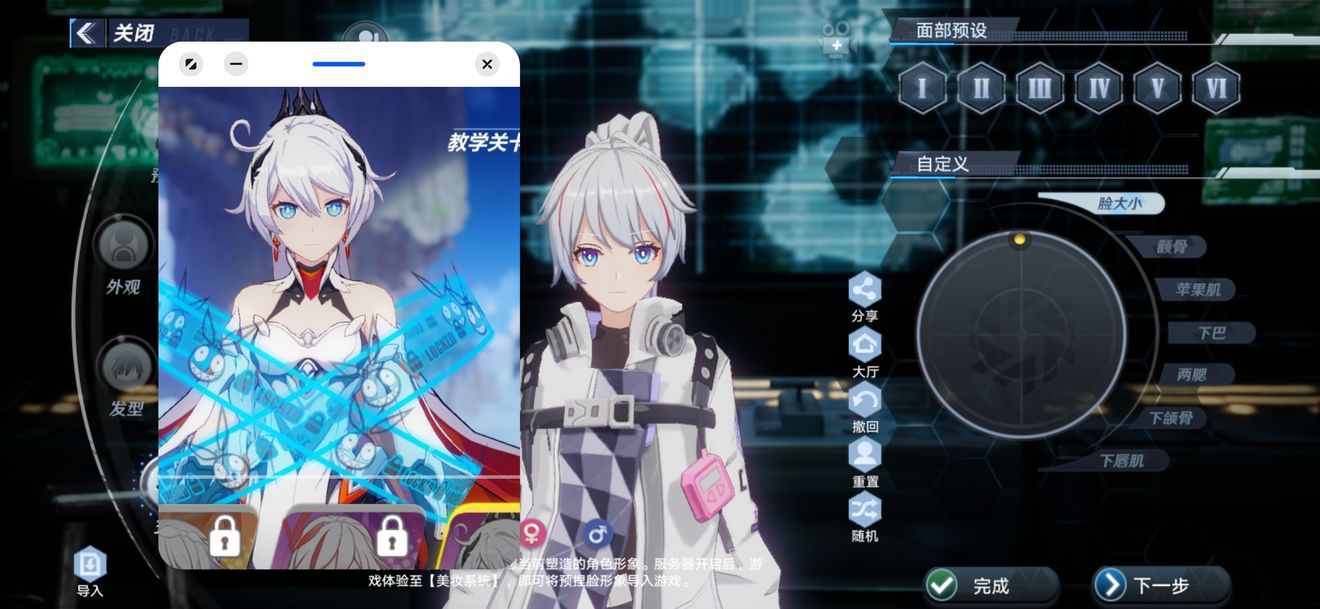This screenshot has height=609, width=1320.
Task: Apply face preset III
Action: 1040,89
